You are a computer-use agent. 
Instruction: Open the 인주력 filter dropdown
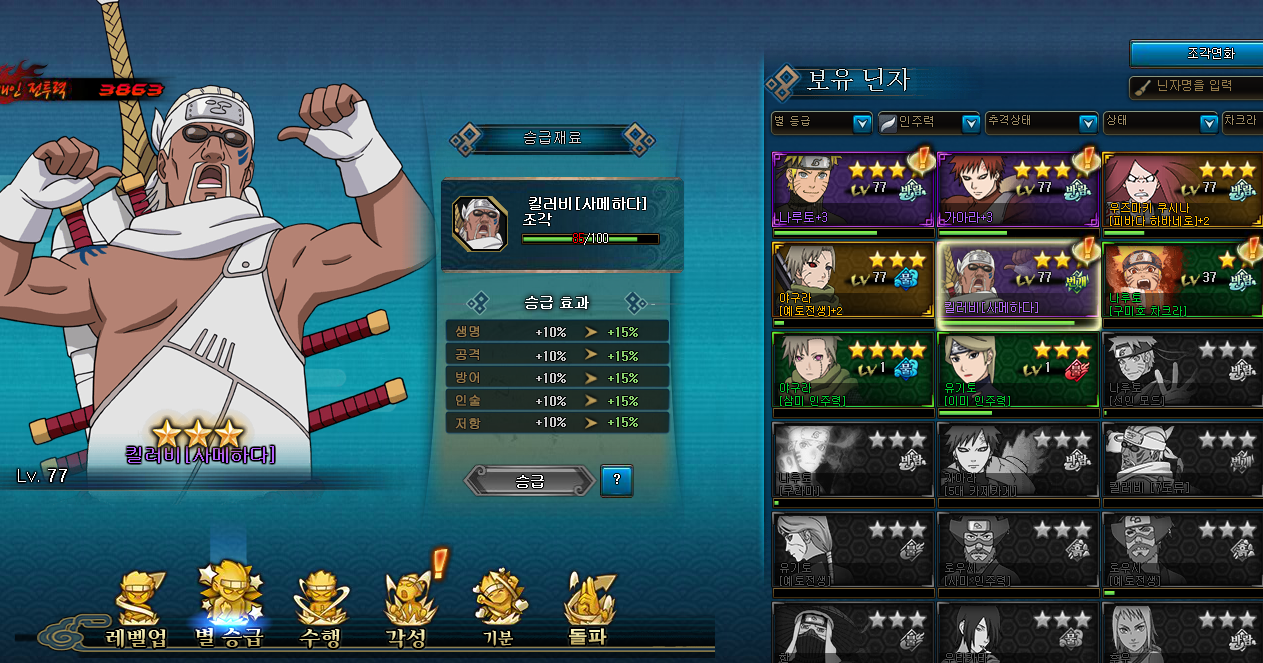(x=929, y=122)
